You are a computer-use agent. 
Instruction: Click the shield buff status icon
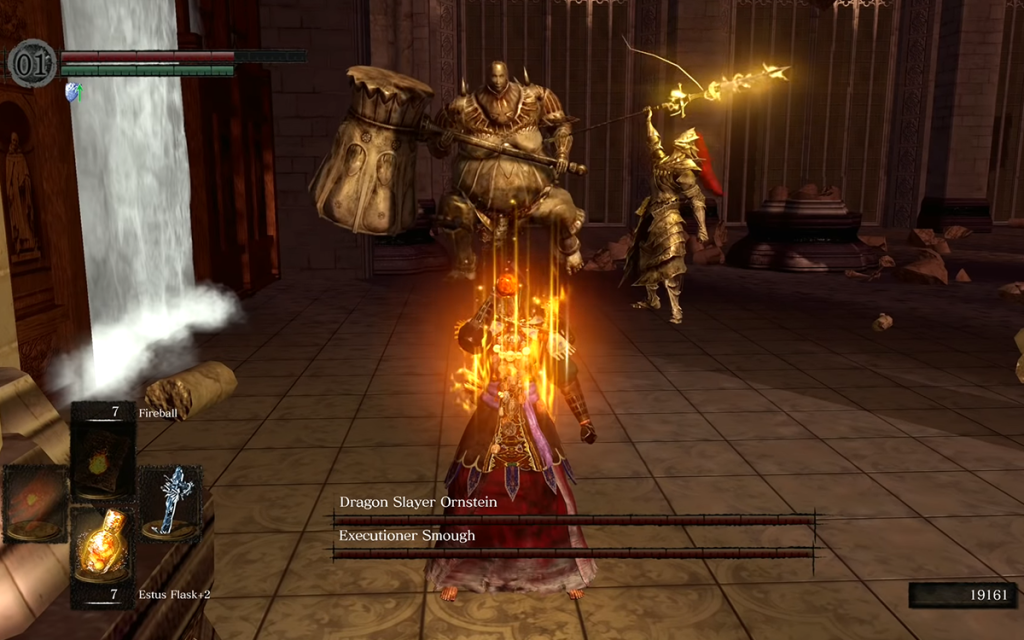pos(72,91)
